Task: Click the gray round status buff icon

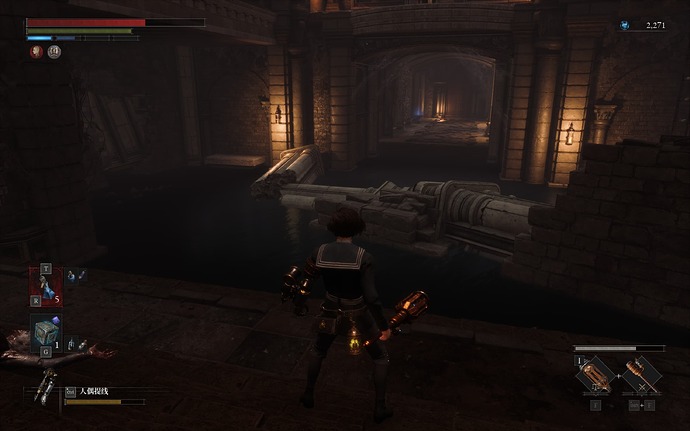Action: (x=54, y=52)
